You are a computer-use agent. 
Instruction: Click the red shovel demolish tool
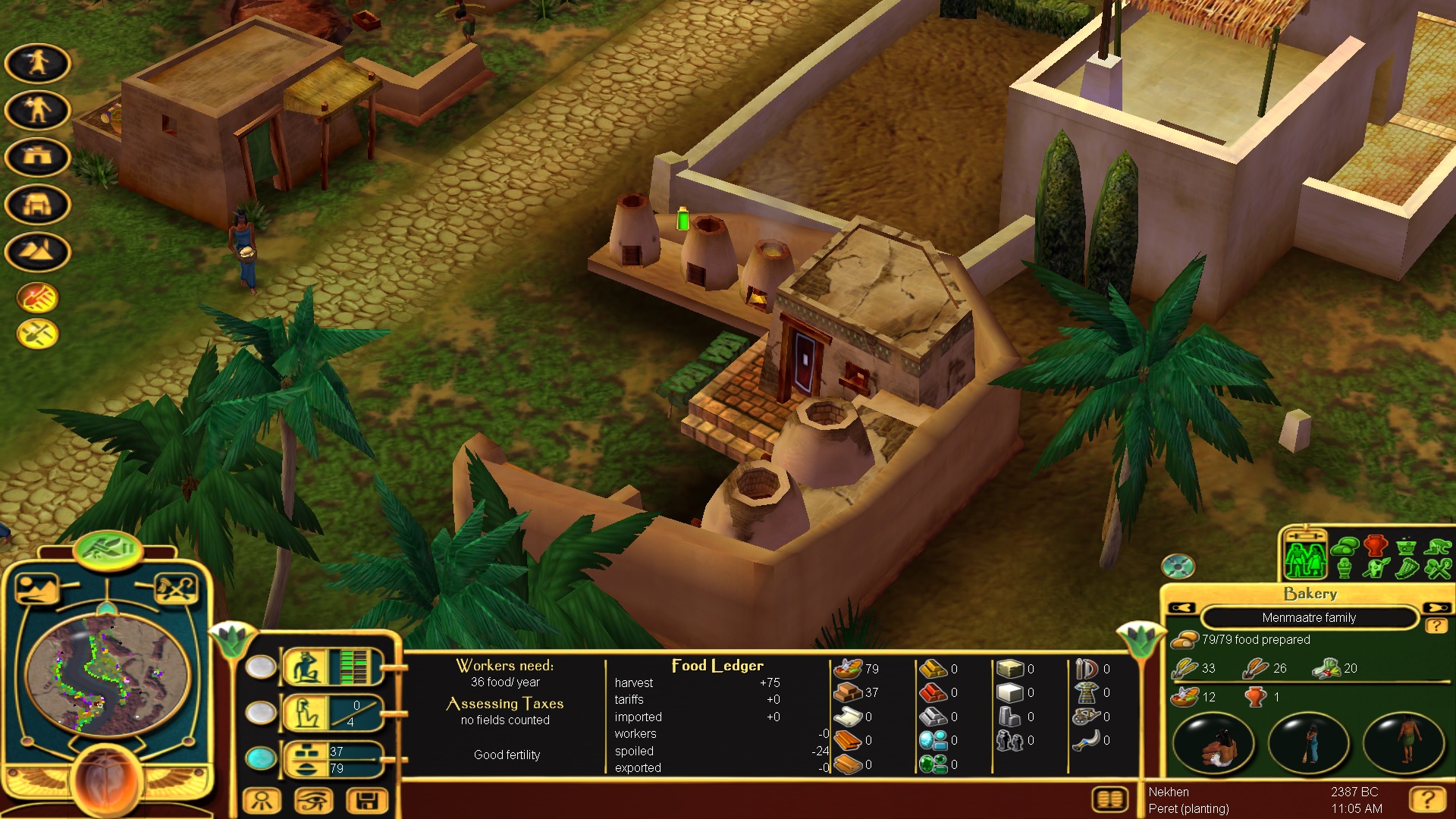point(37,298)
